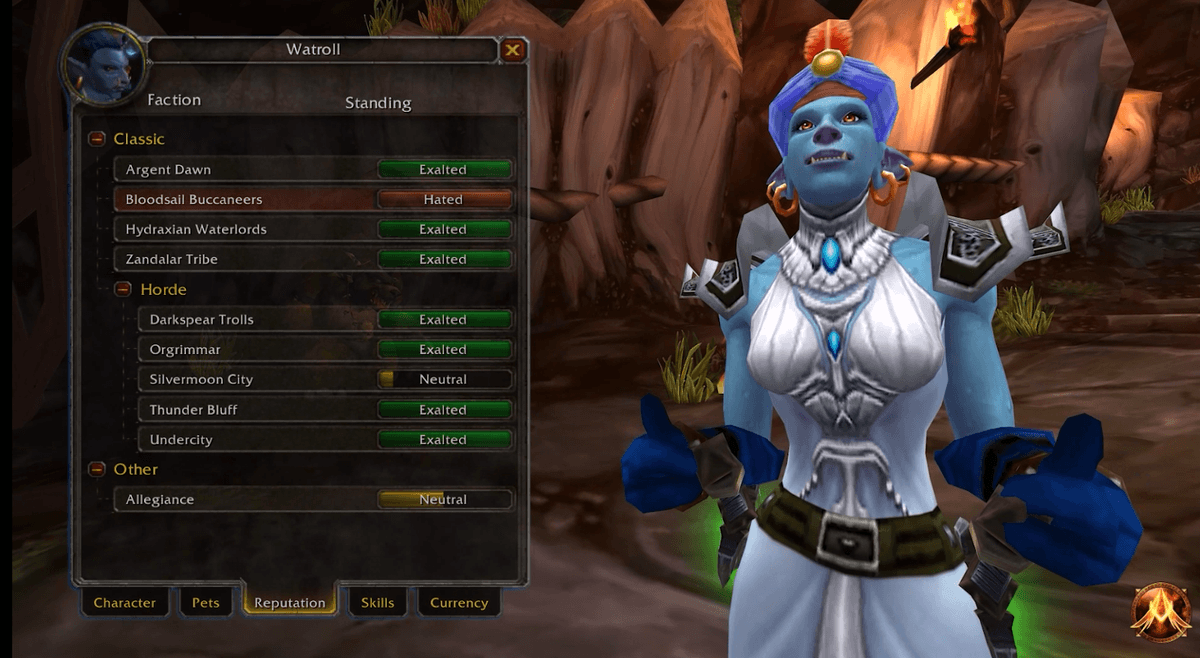Collapse the Horde faction subgroup
Viewport: 1200px width, 658px height.
(123, 289)
